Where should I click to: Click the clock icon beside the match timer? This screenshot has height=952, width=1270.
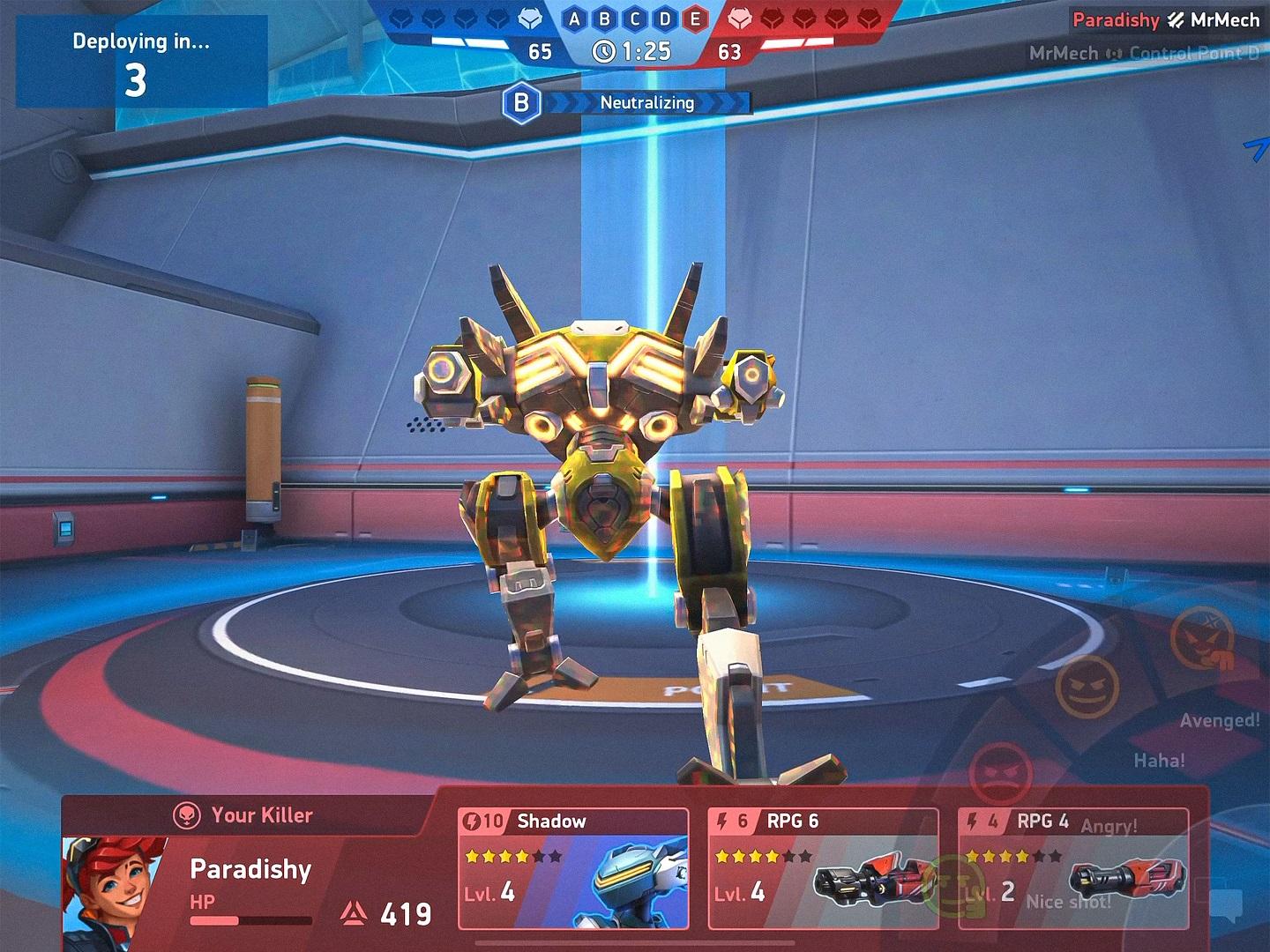click(605, 52)
